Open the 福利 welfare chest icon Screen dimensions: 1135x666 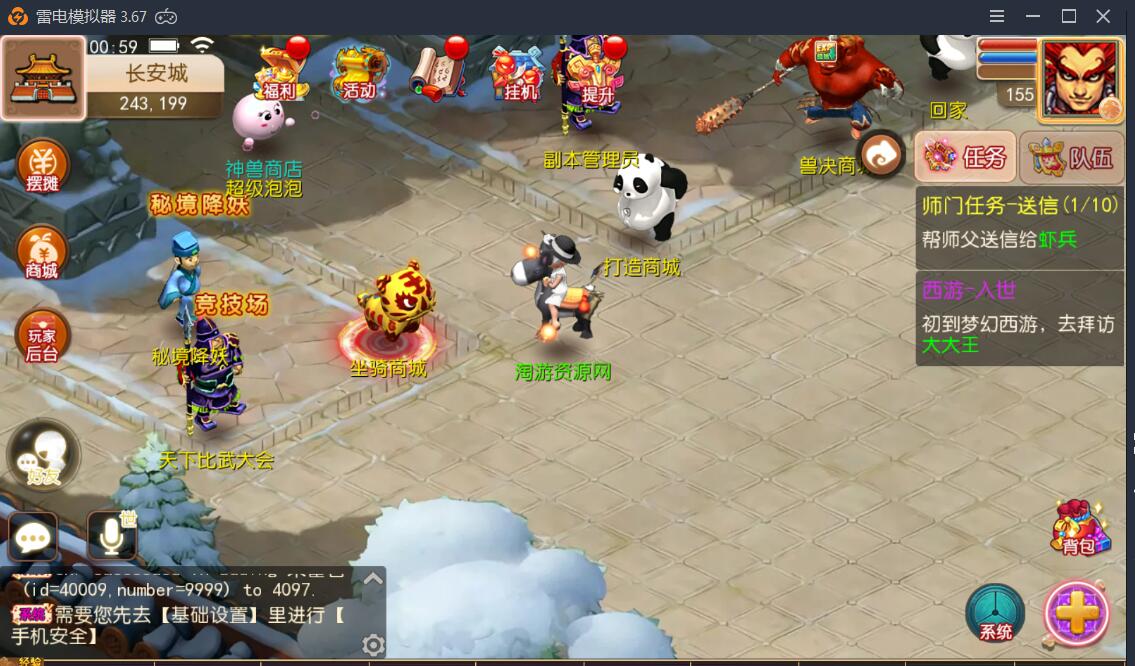coord(279,74)
